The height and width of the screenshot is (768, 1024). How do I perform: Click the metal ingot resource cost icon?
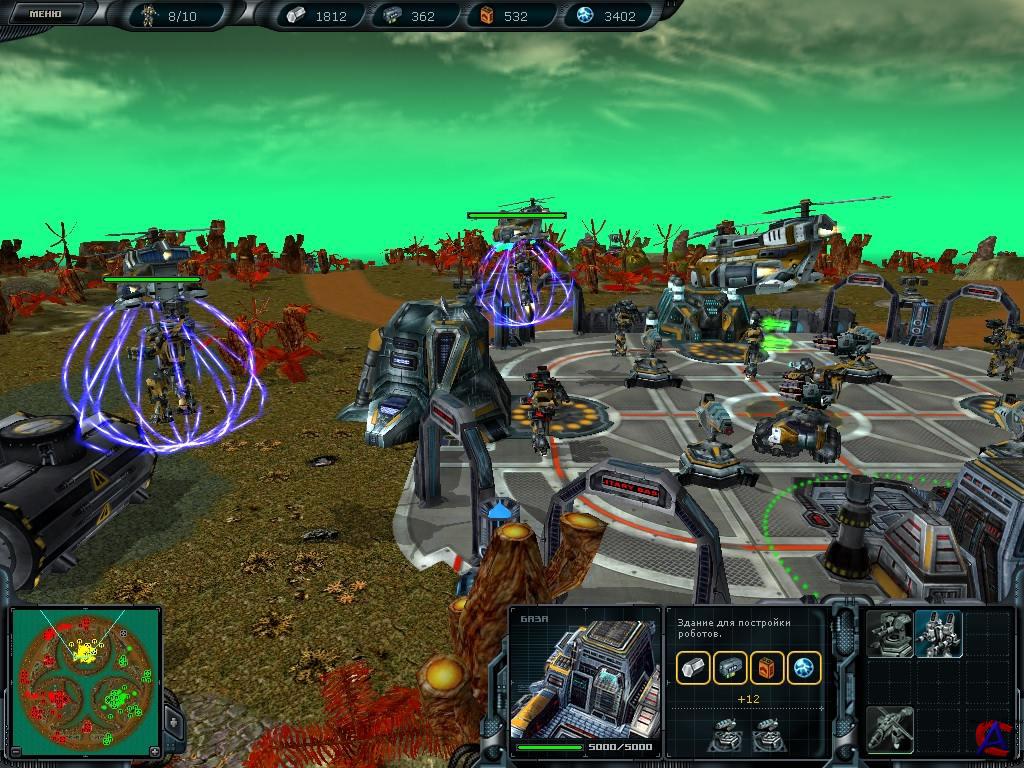click(x=693, y=668)
